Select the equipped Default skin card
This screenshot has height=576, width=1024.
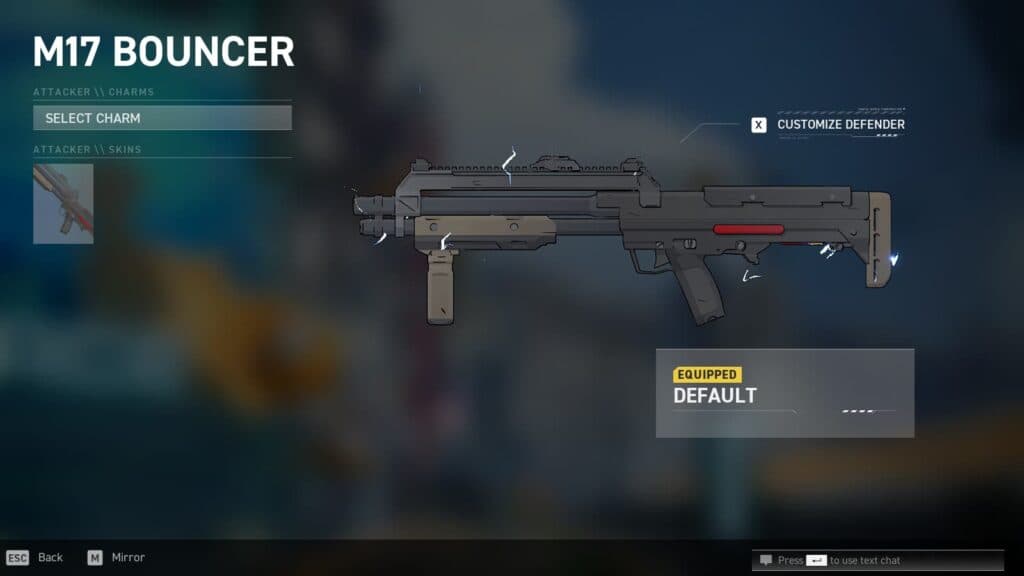[x=784, y=393]
